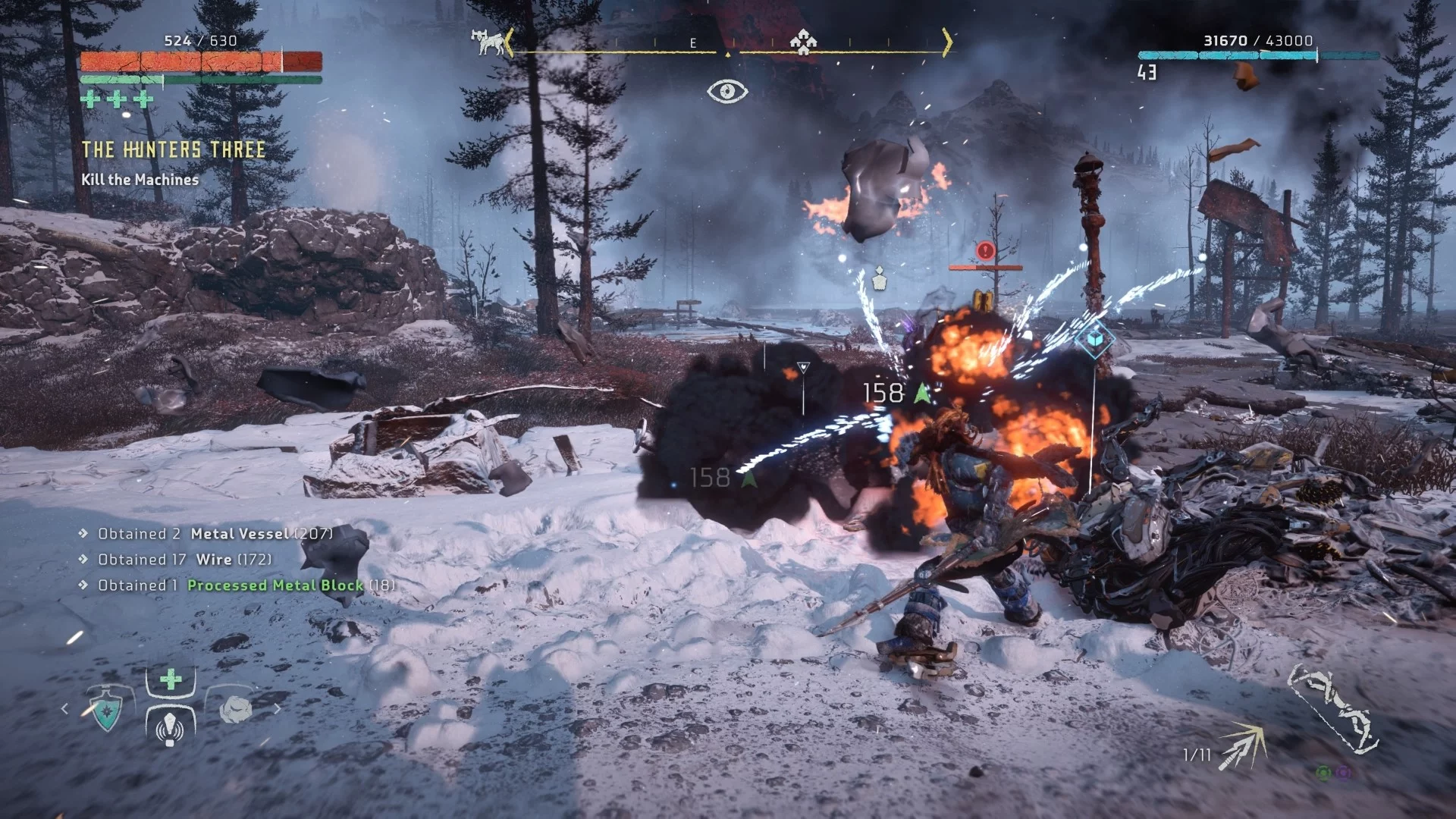Open the Processed Metal Block loot entry
1456x819 pixels.
(x=275, y=585)
